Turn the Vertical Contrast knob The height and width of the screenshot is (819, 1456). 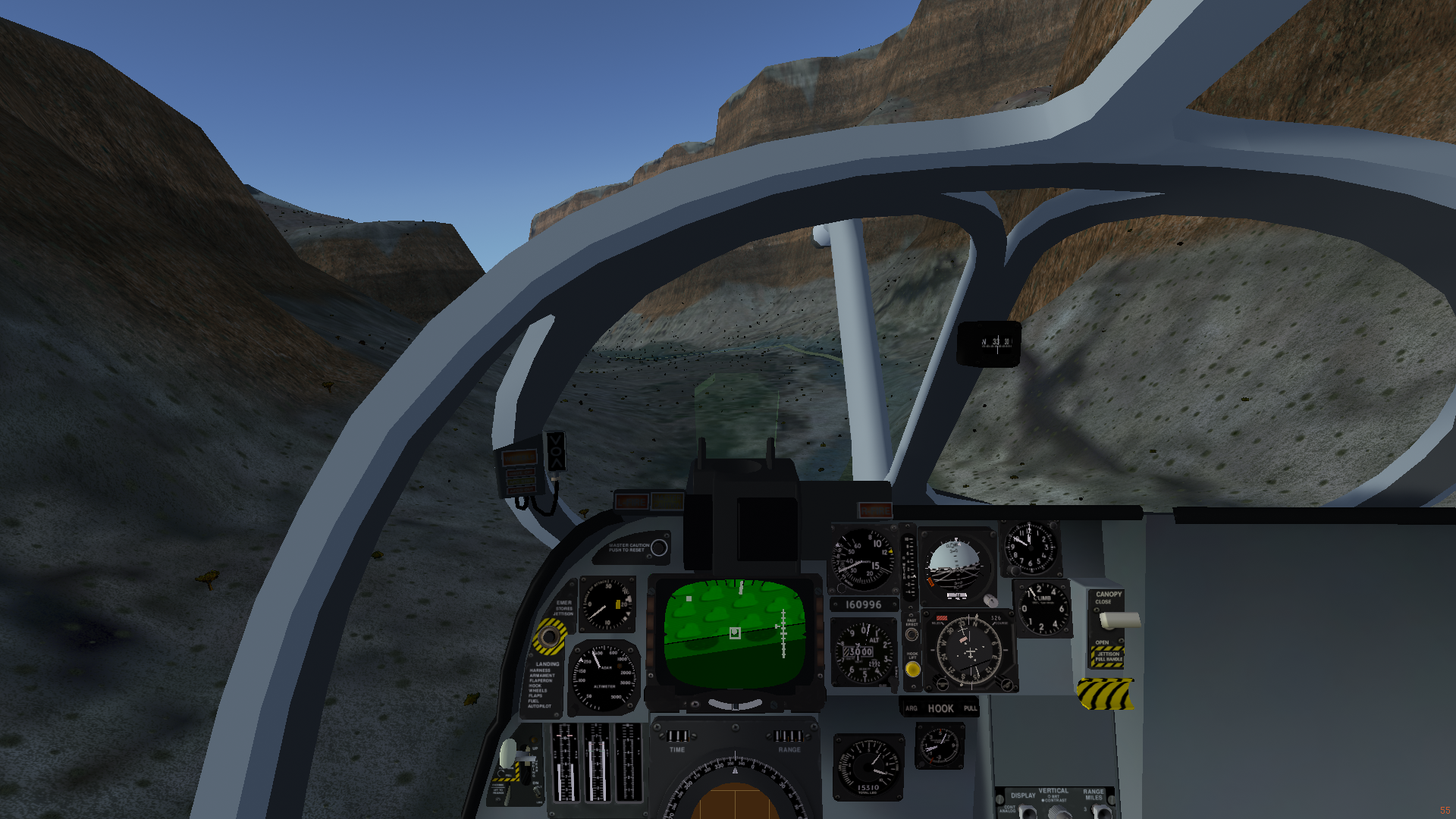click(x=1059, y=812)
